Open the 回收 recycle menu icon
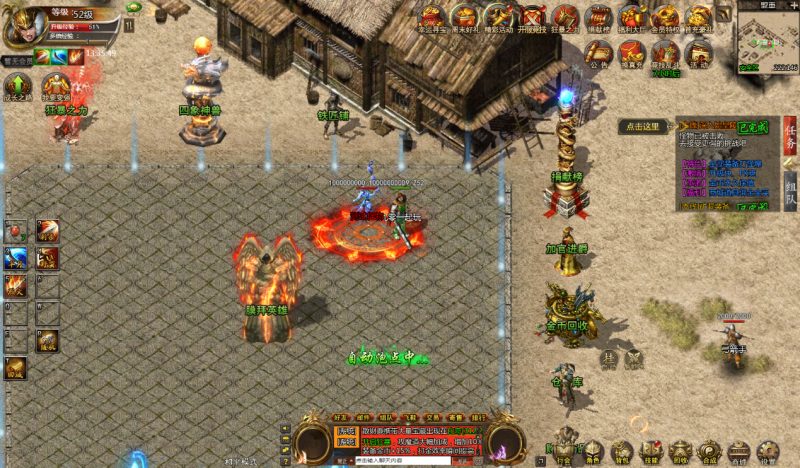 pyautogui.click(x=680, y=452)
